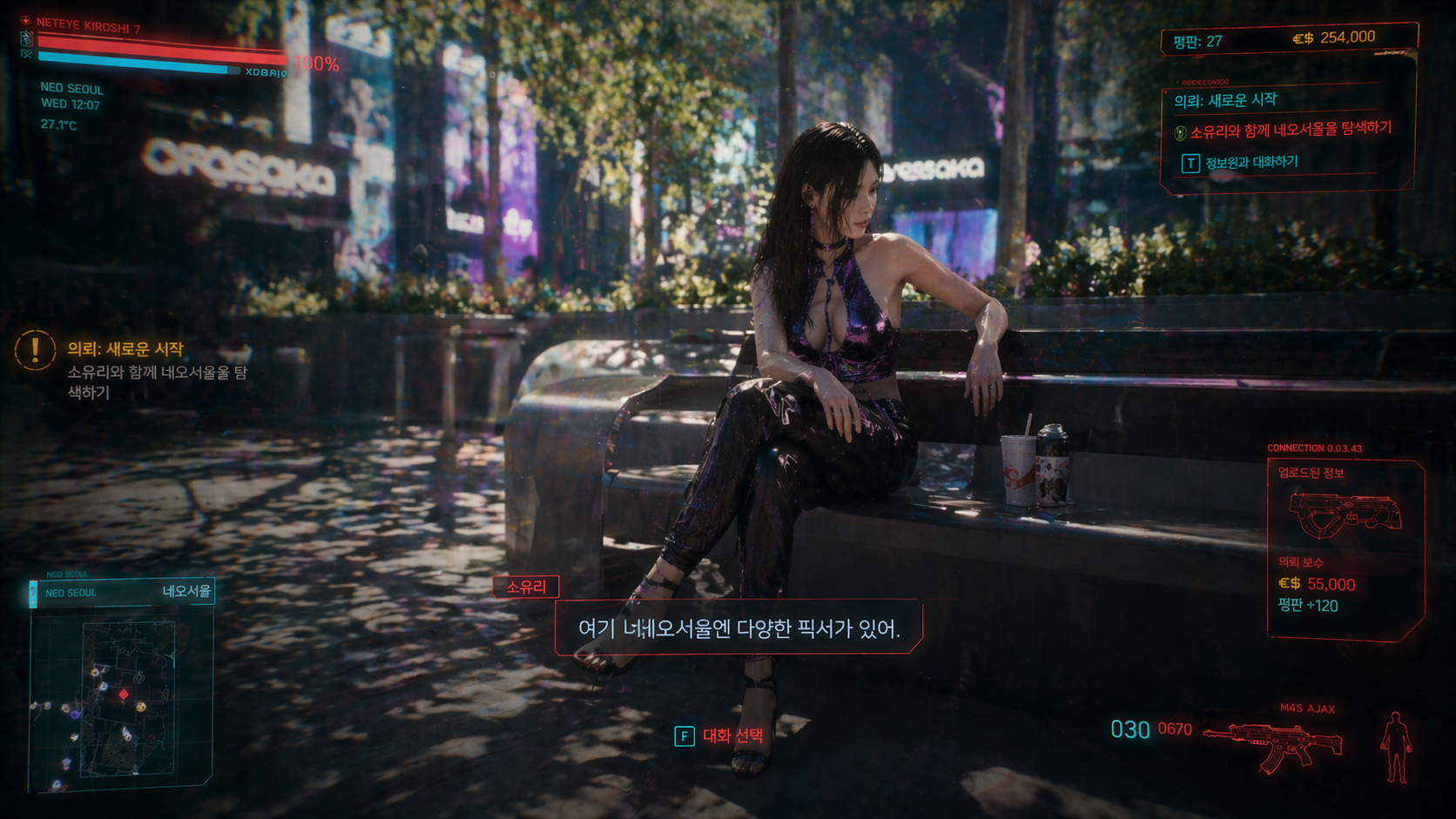The image size is (1456, 819).
Task: Select the 네오서울 minimap header label
Action: point(186,592)
